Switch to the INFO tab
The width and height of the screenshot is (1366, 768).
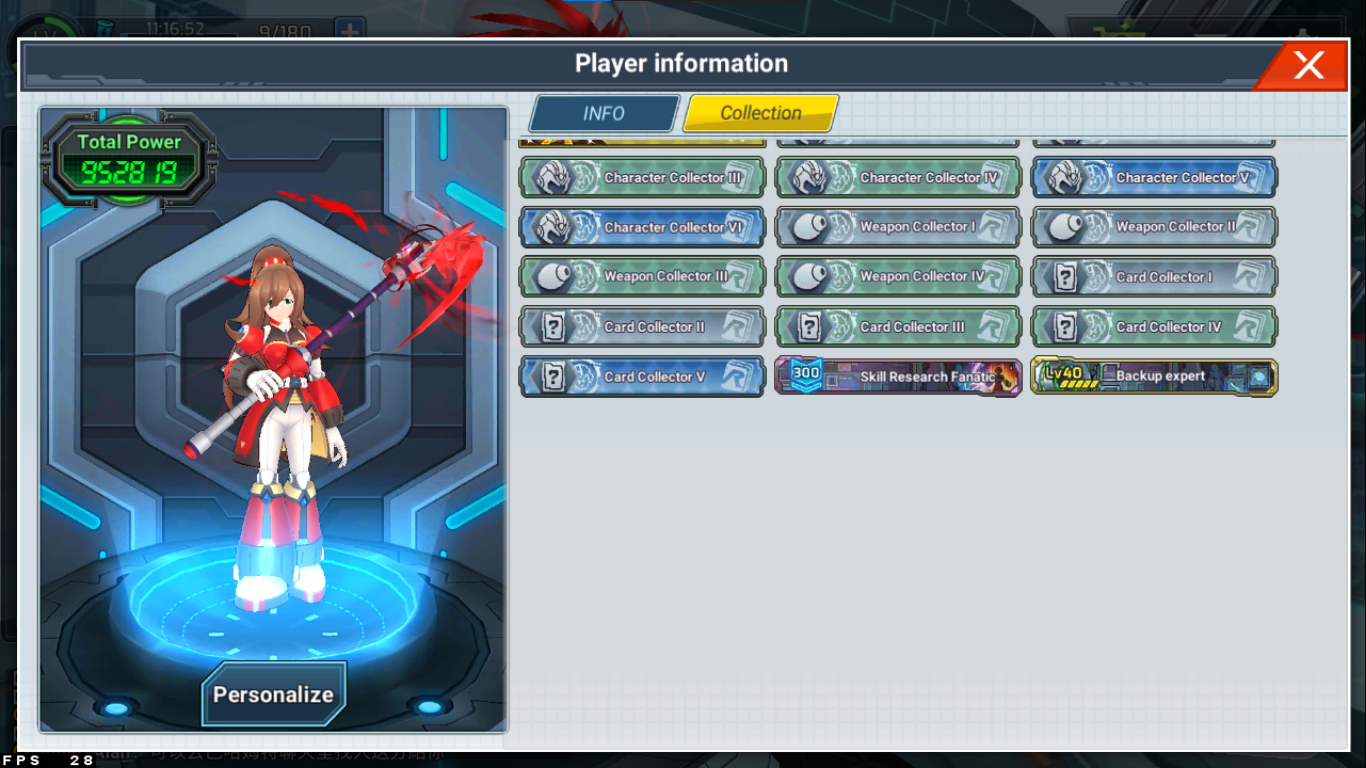604,114
